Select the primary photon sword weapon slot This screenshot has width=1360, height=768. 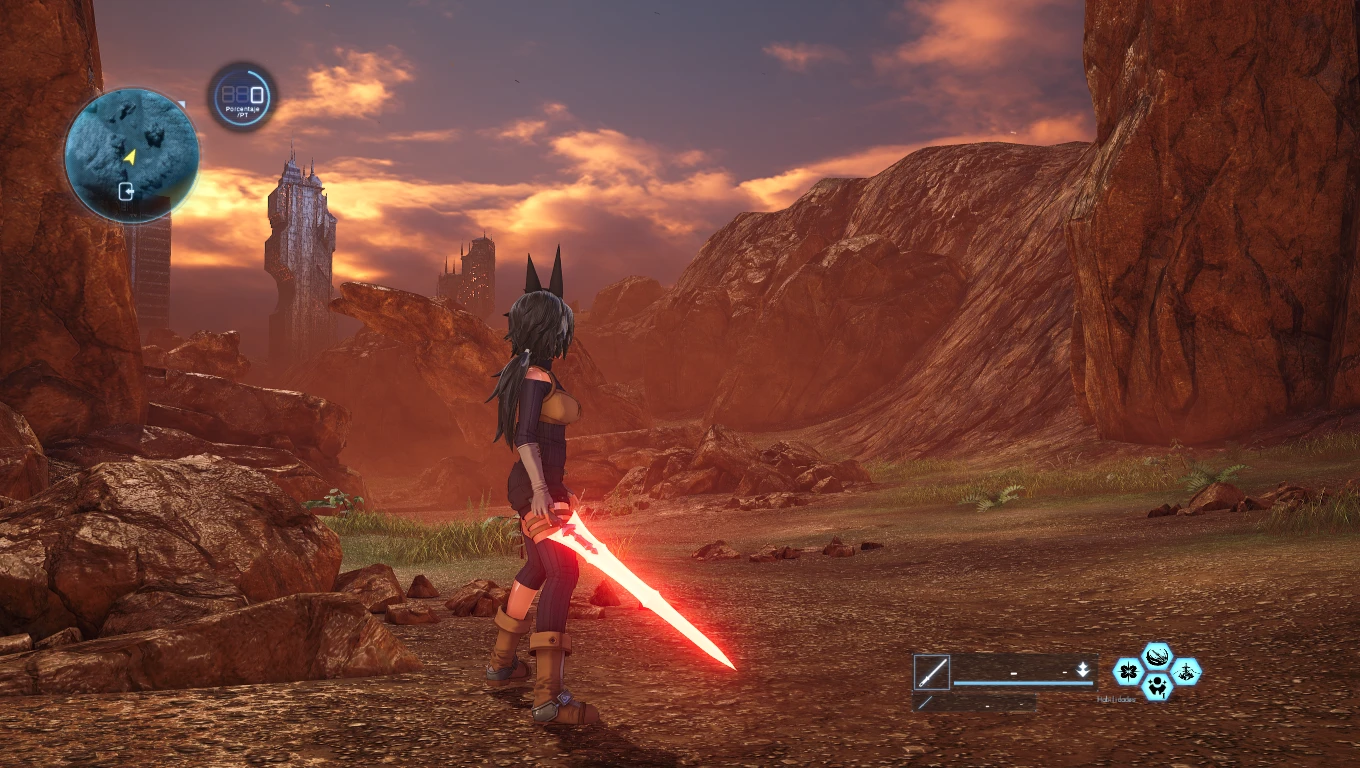pyautogui.click(x=932, y=672)
